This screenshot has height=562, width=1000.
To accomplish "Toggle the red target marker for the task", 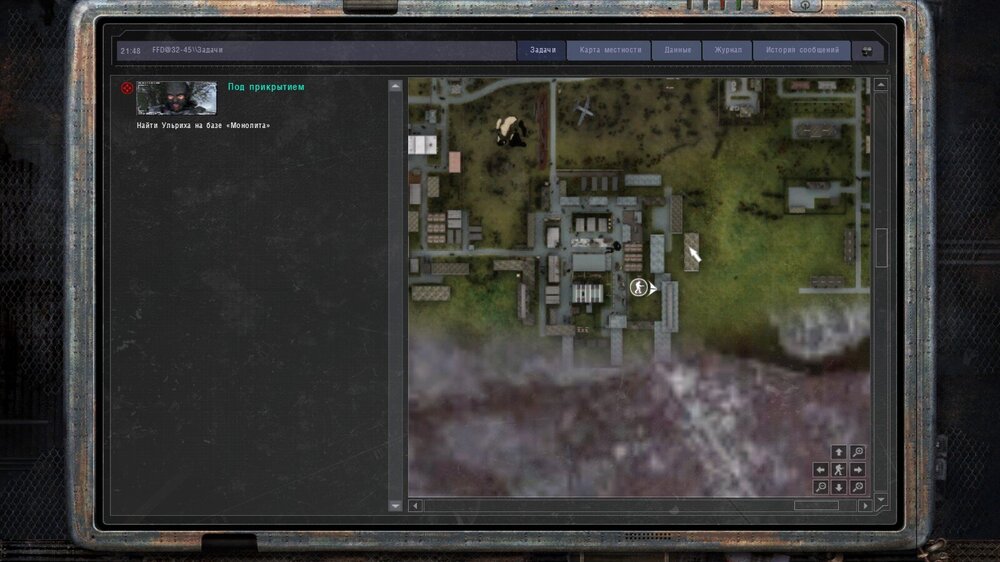I will point(127,88).
